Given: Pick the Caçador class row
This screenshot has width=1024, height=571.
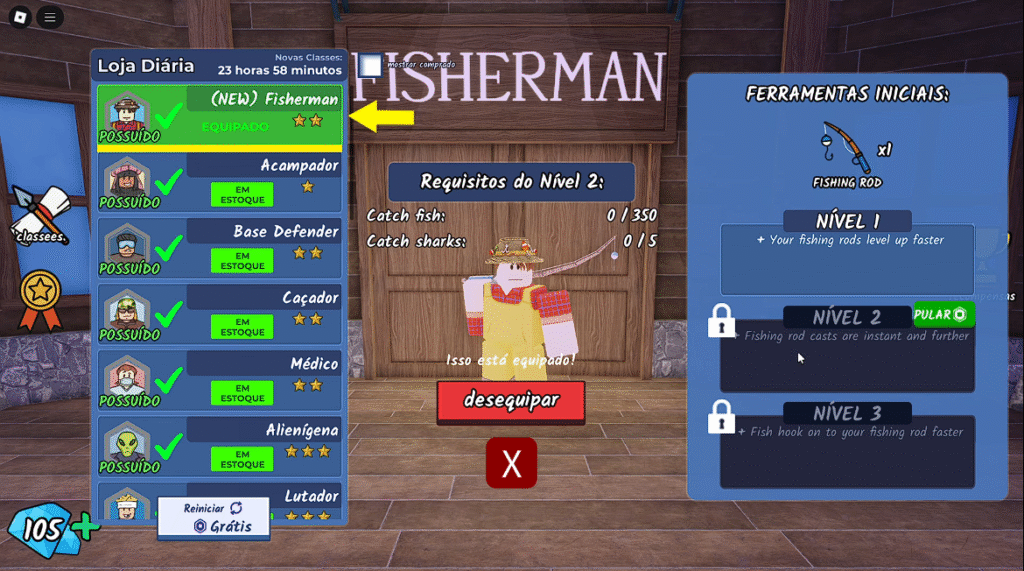Looking at the screenshot, I should (219, 313).
